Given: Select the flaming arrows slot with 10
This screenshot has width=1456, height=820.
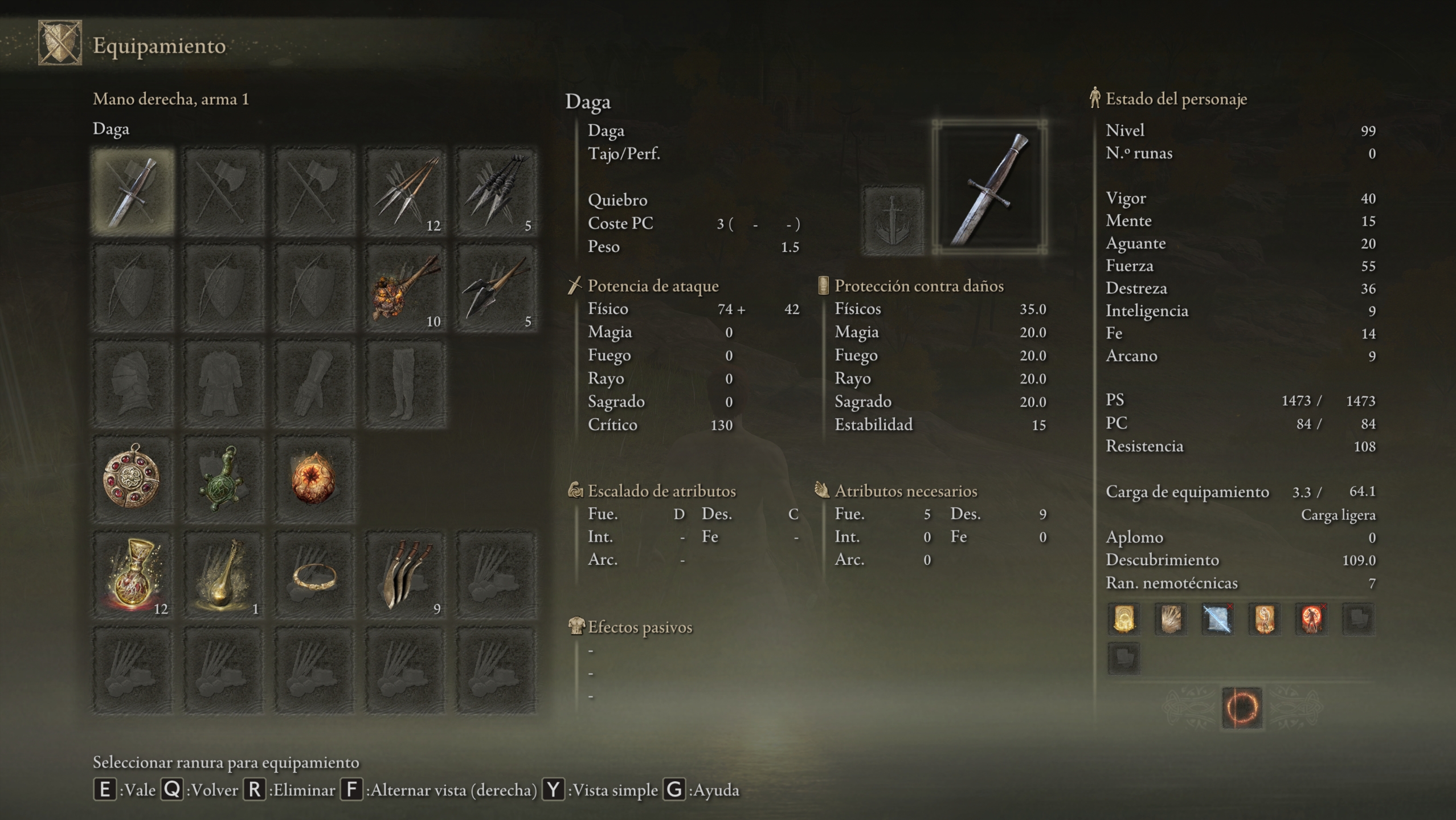Looking at the screenshot, I should click(405, 288).
